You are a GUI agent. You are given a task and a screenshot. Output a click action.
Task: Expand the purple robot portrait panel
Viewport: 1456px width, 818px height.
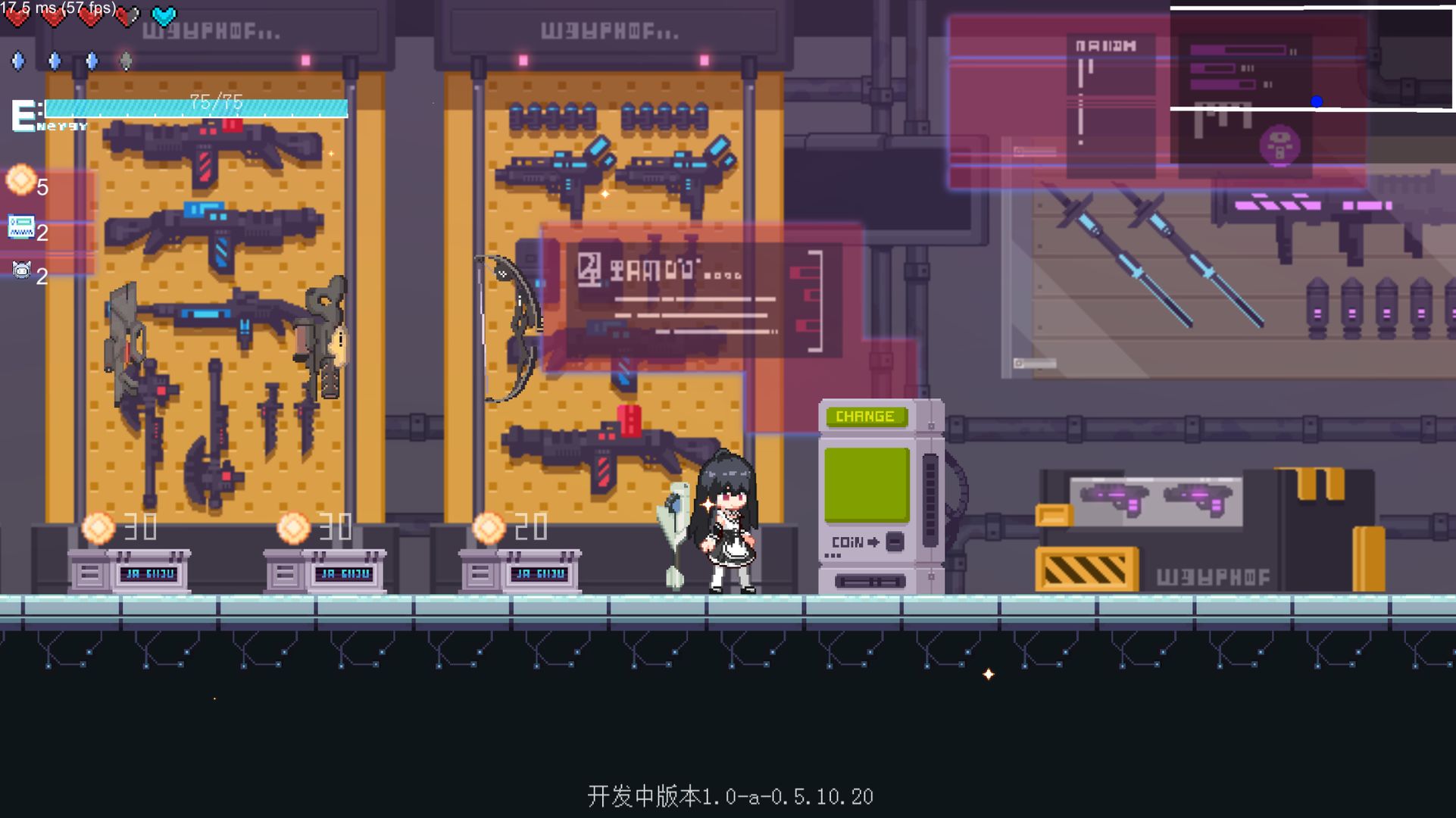click(x=1280, y=144)
